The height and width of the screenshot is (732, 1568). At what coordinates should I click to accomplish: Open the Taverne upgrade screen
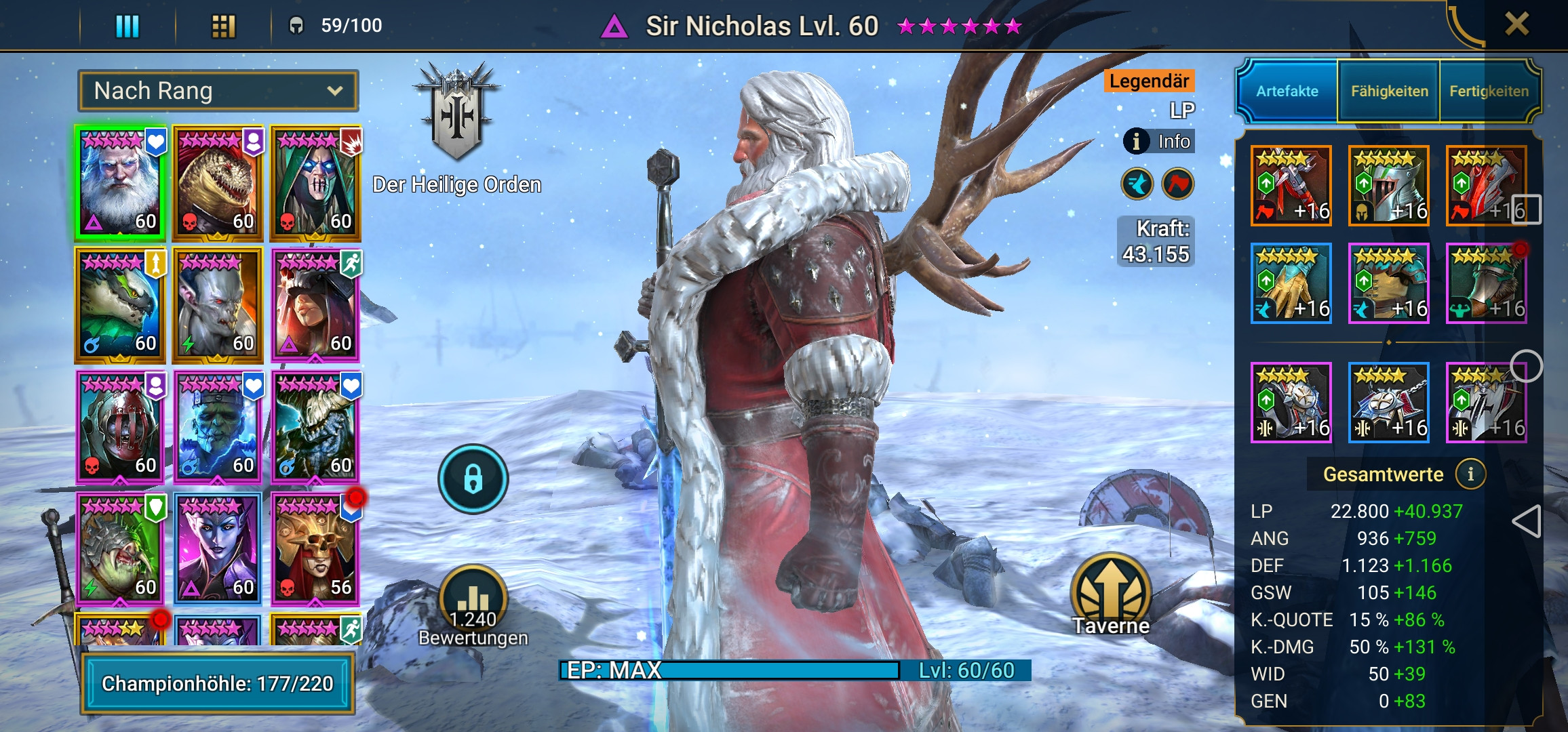[x=1110, y=586]
